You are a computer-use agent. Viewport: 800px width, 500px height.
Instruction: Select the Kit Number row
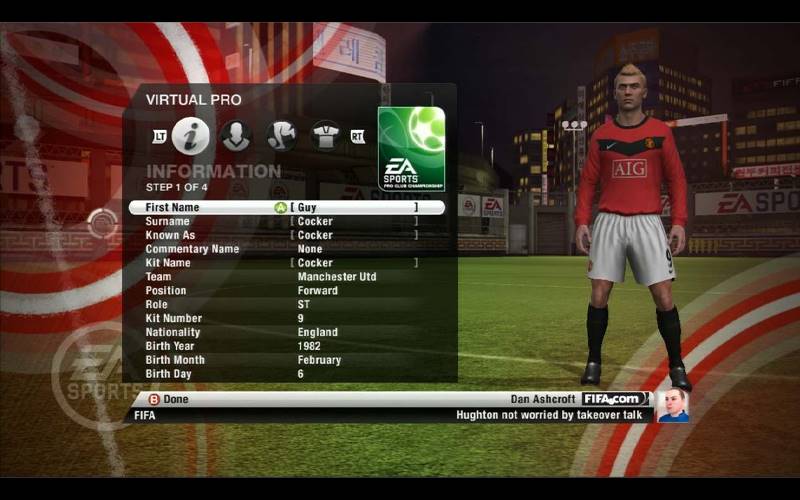point(286,319)
